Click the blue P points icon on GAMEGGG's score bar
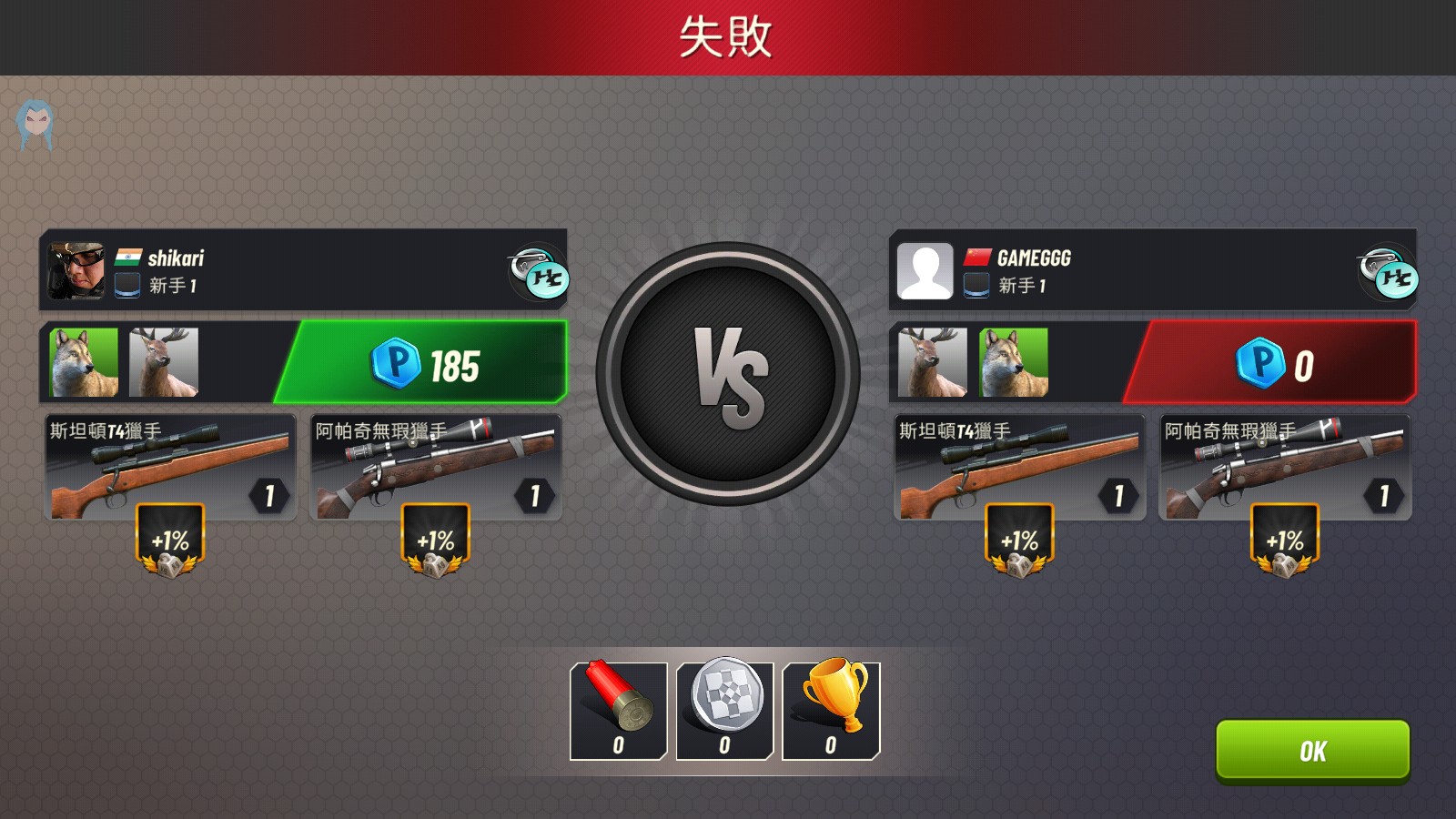Viewport: 1456px width, 819px height. coord(1259,362)
